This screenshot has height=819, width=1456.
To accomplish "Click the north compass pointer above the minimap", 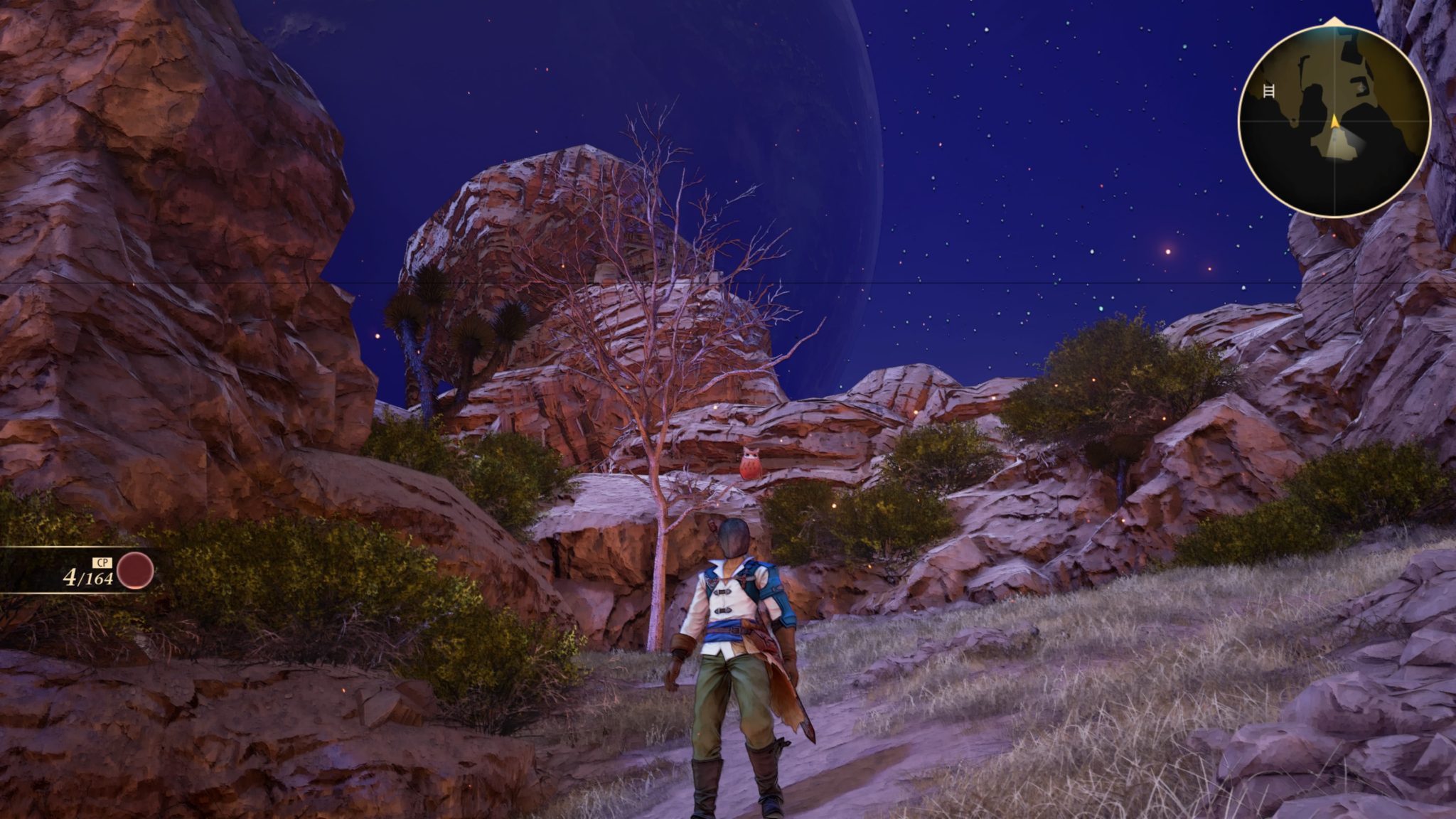I will coord(1334,20).
